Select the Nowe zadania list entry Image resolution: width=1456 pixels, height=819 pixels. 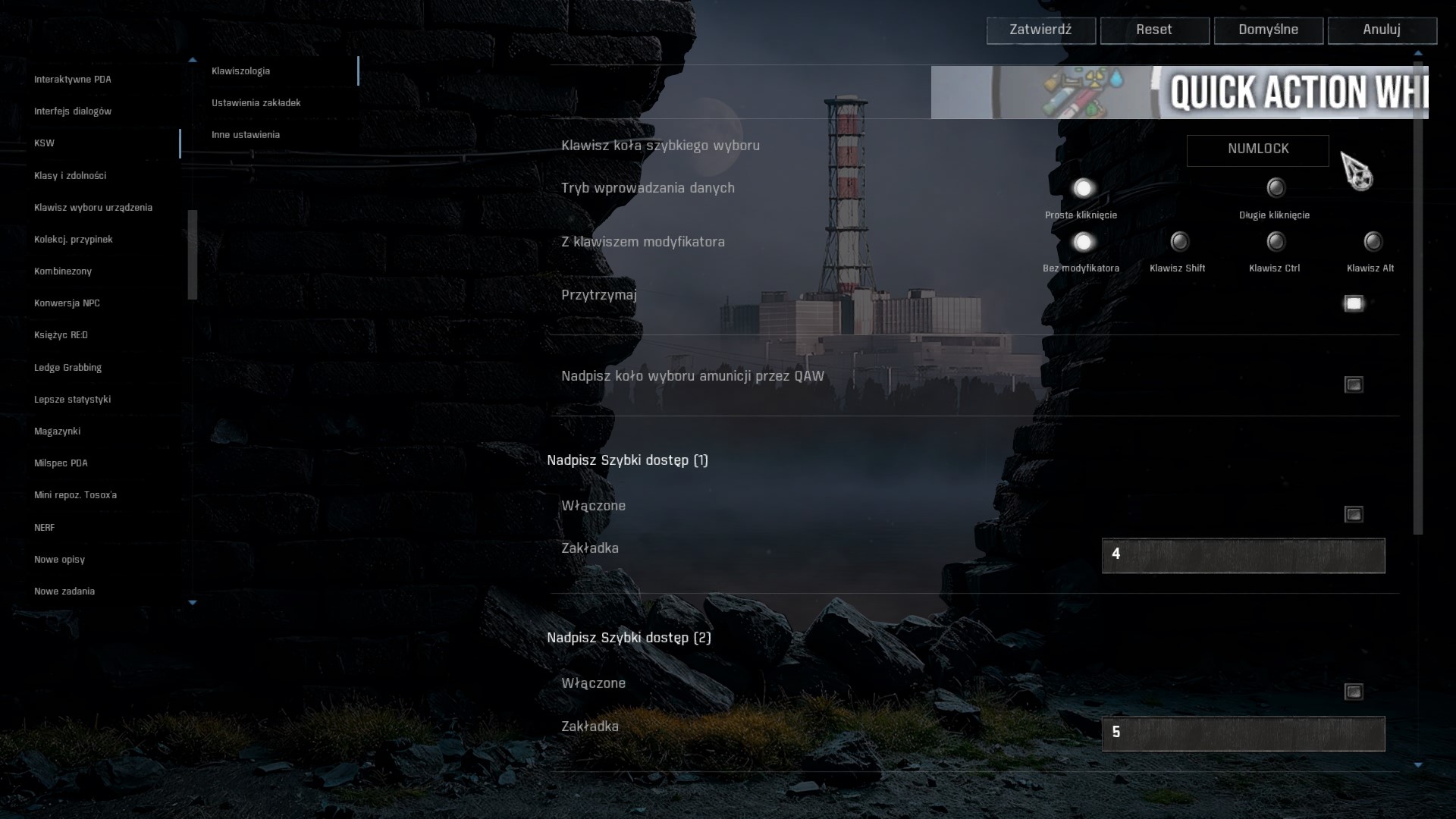64,591
